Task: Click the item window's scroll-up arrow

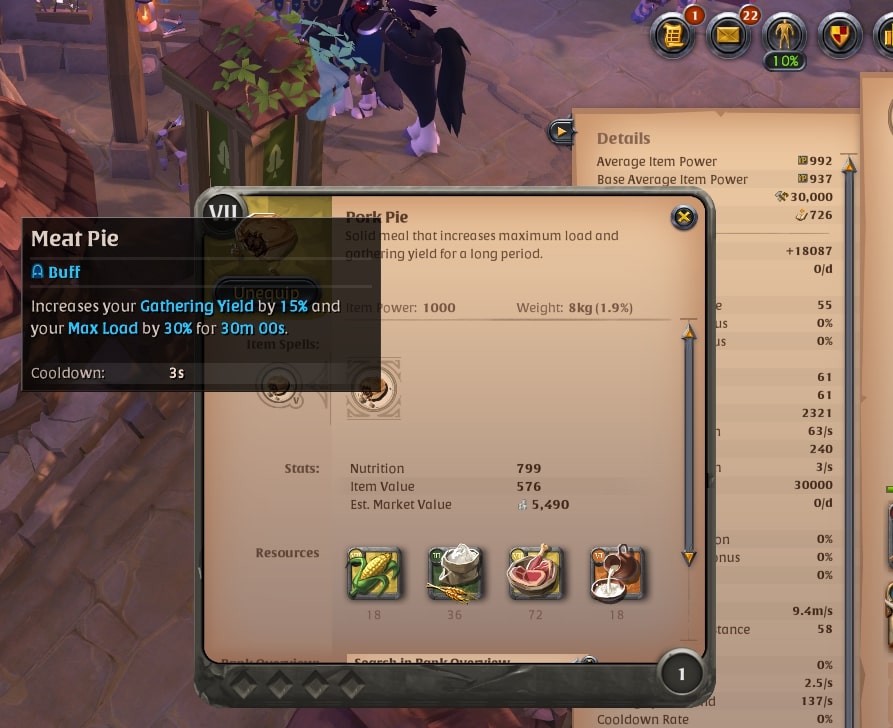Action: pos(688,331)
